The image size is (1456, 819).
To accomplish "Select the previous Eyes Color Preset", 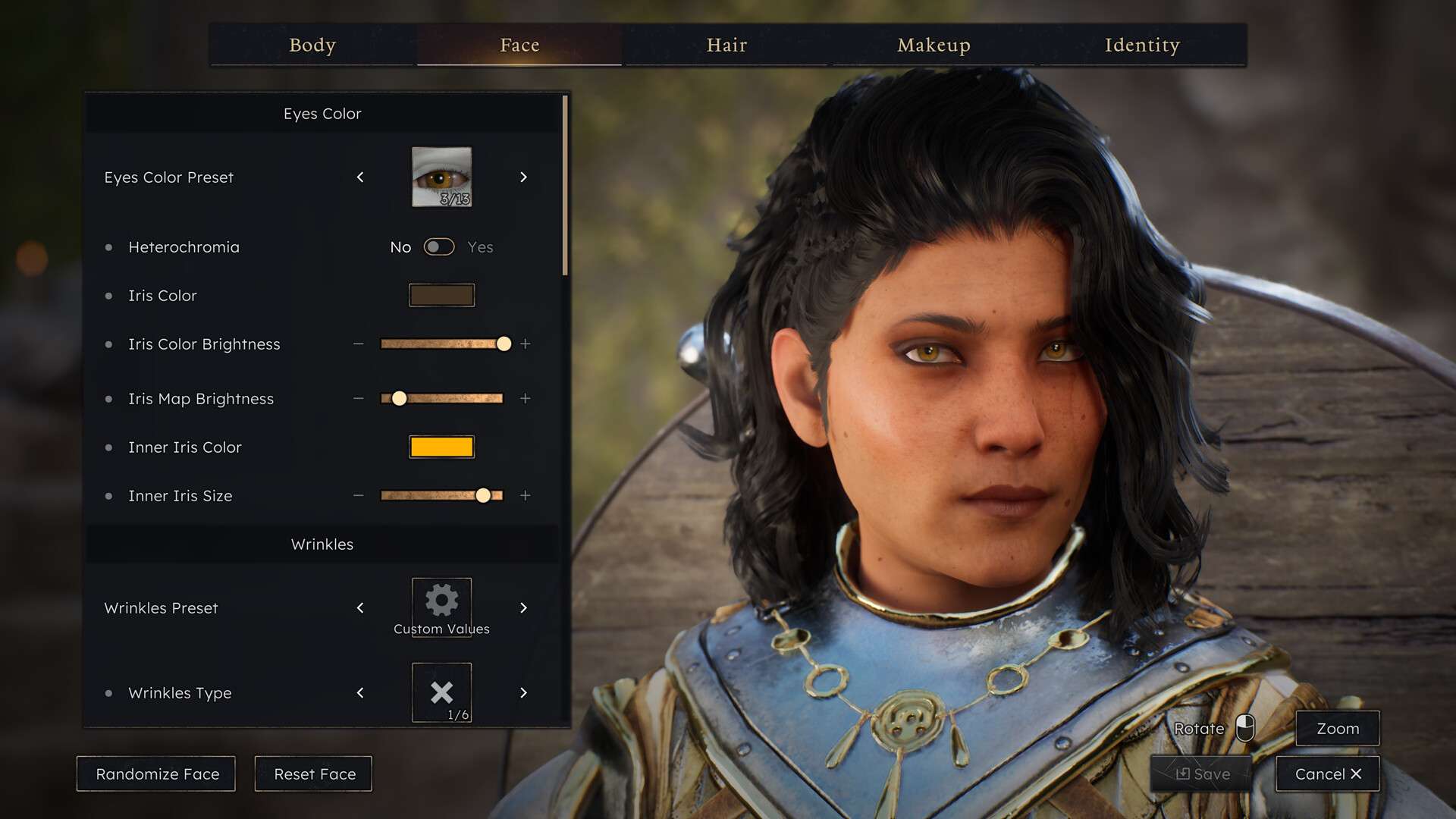I will (x=360, y=177).
